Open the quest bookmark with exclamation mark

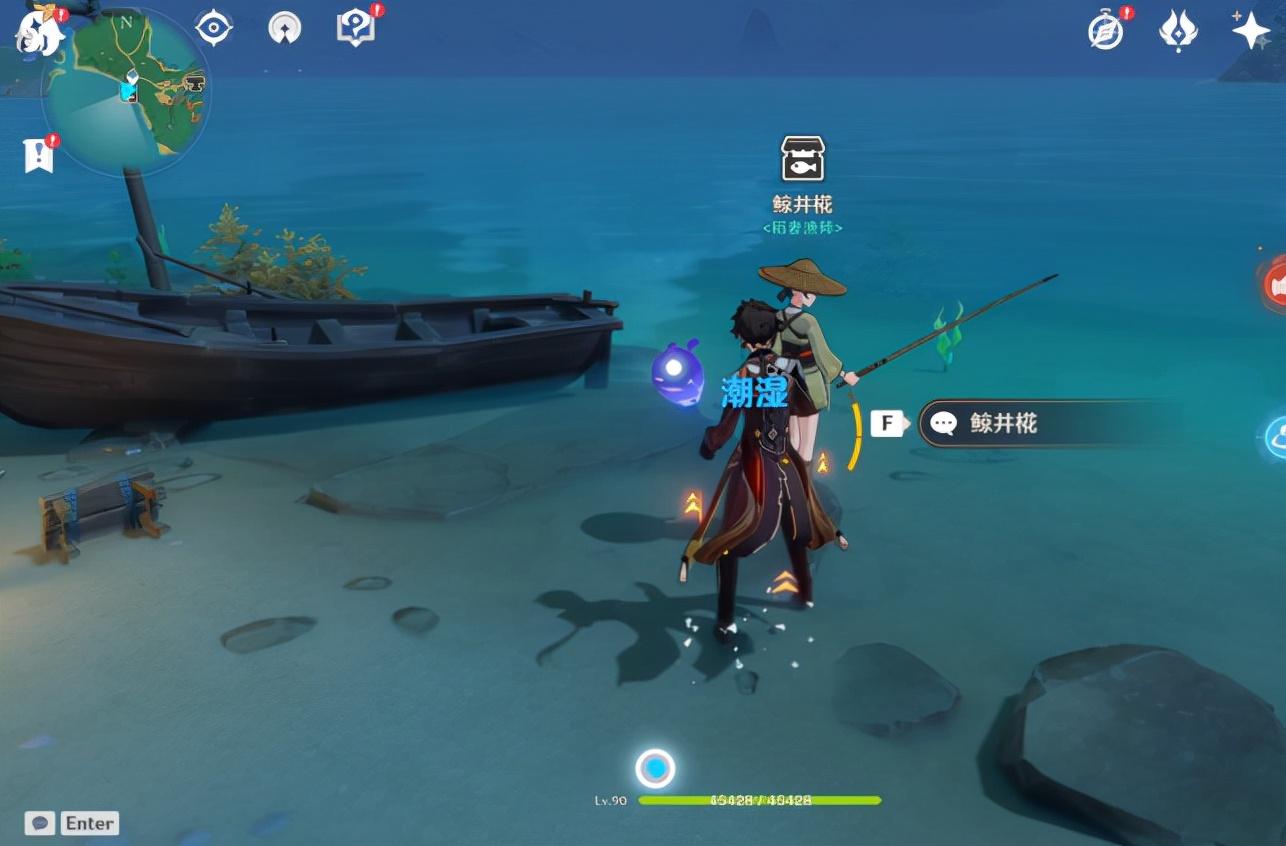click(38, 155)
